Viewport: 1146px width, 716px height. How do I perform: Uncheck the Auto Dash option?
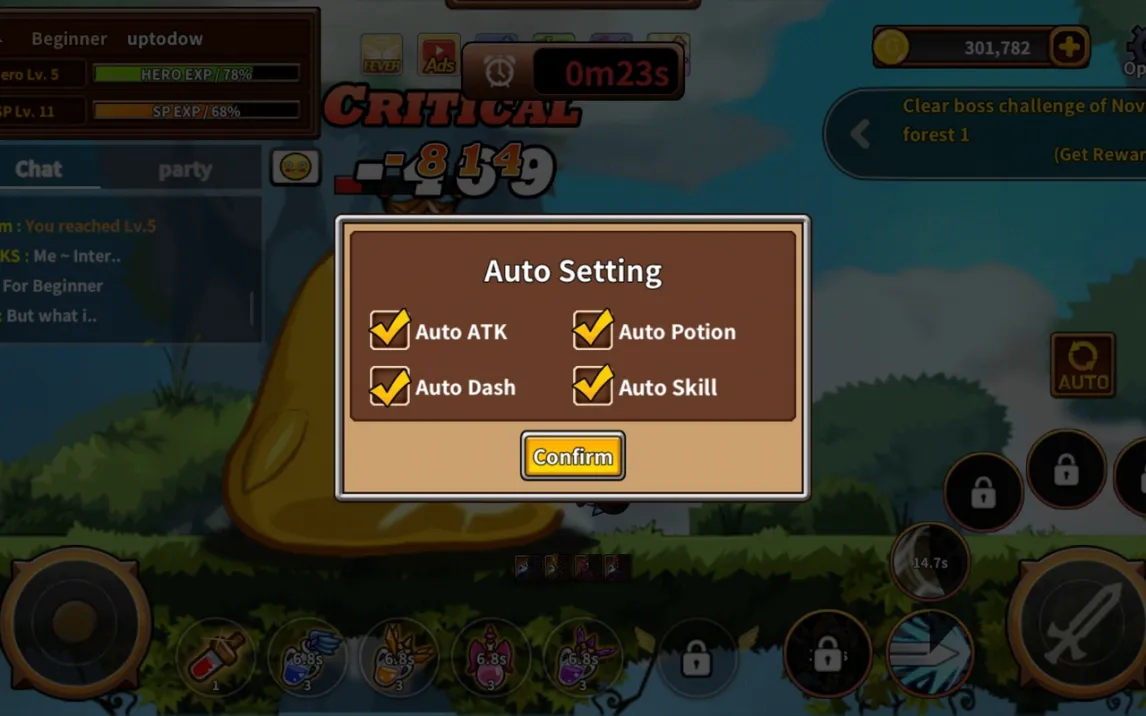click(390, 386)
